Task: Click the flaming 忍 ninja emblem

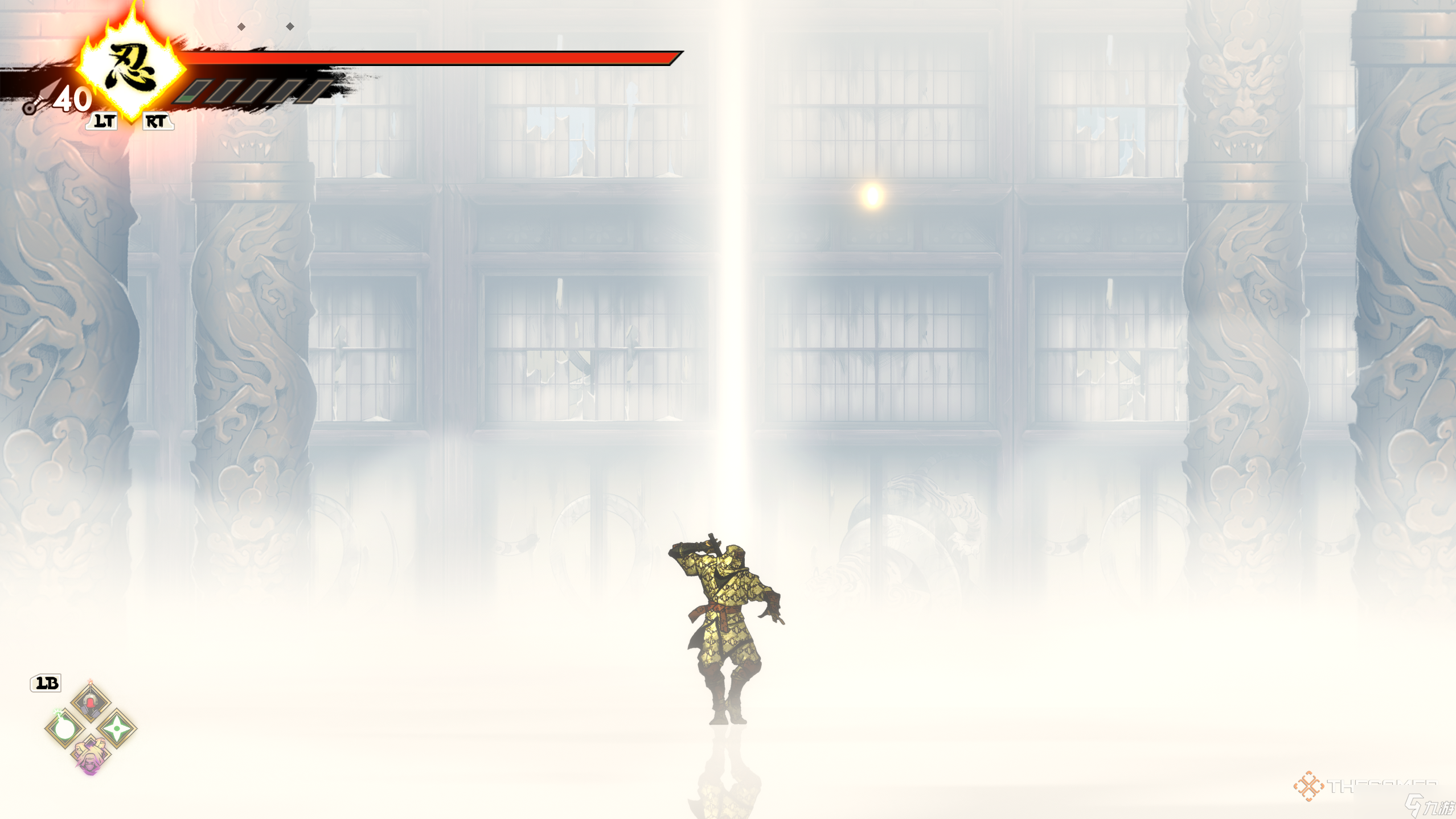Action: (131, 68)
